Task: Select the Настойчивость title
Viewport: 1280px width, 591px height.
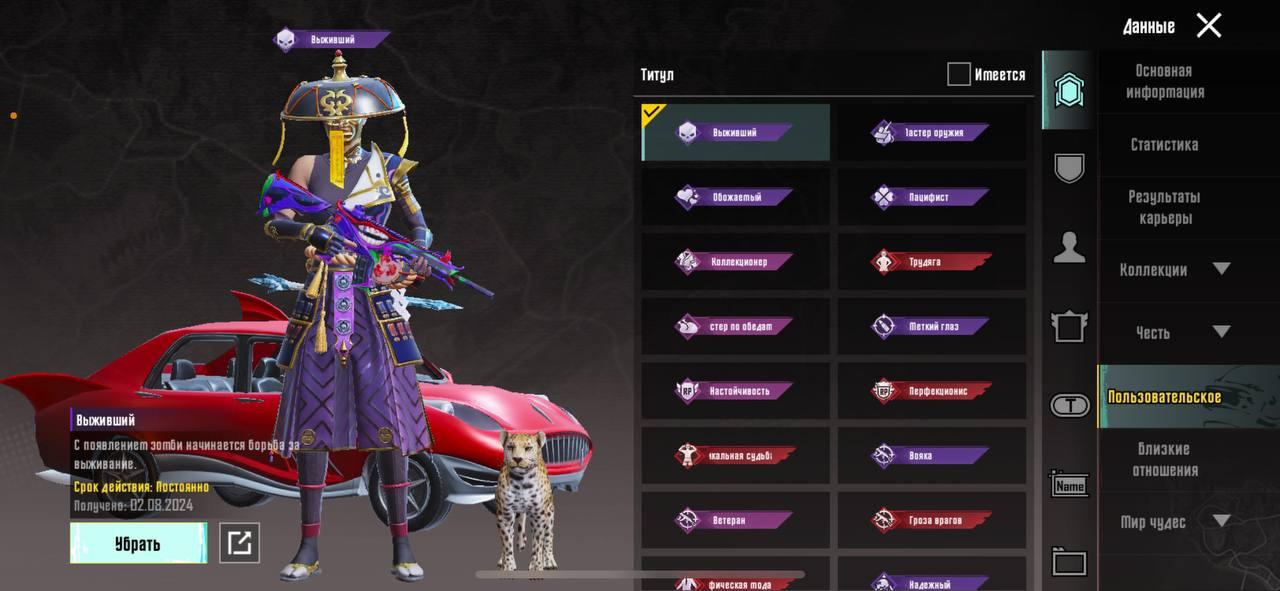Action: [x=736, y=391]
